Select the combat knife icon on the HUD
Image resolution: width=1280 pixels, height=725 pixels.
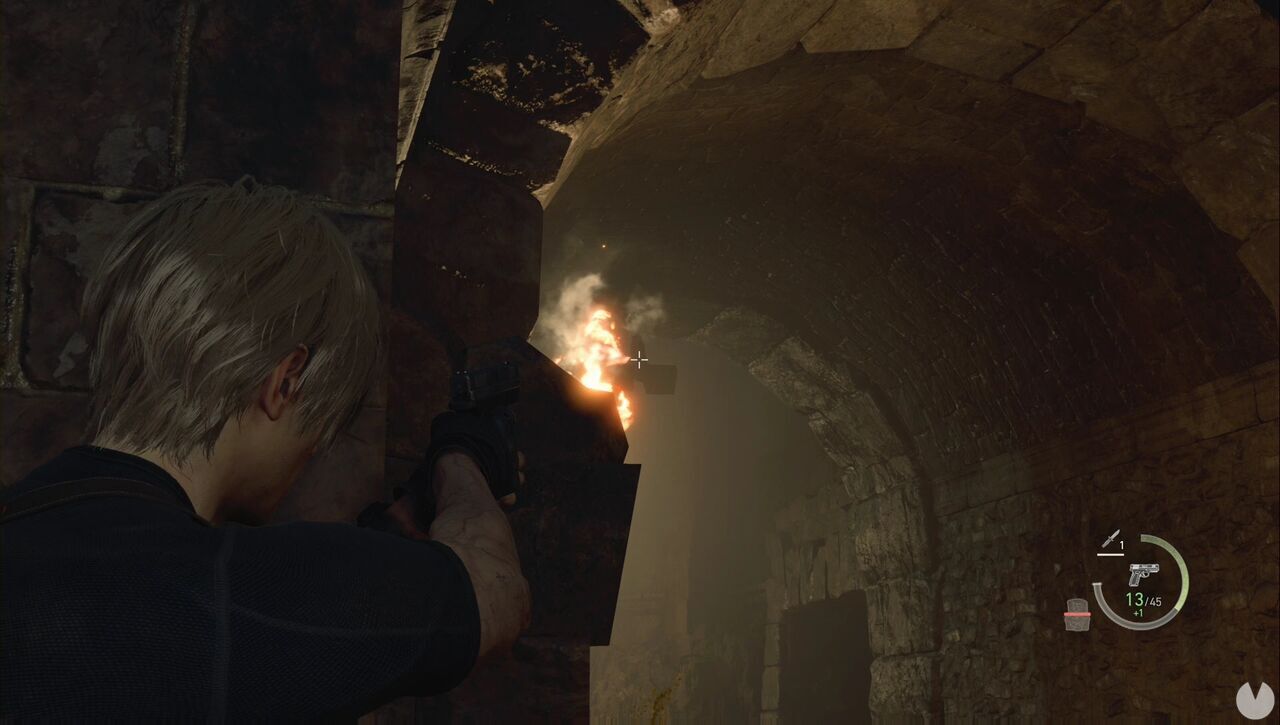coord(1112,539)
